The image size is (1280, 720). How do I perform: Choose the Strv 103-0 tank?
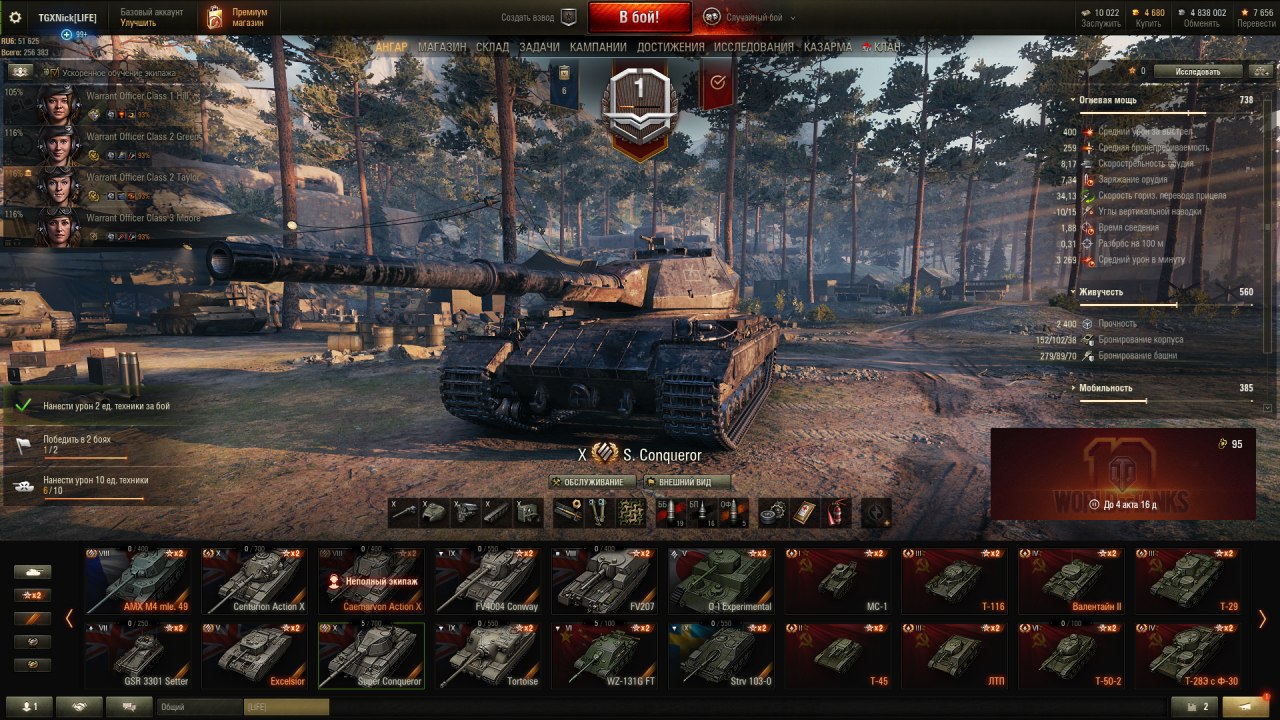721,656
